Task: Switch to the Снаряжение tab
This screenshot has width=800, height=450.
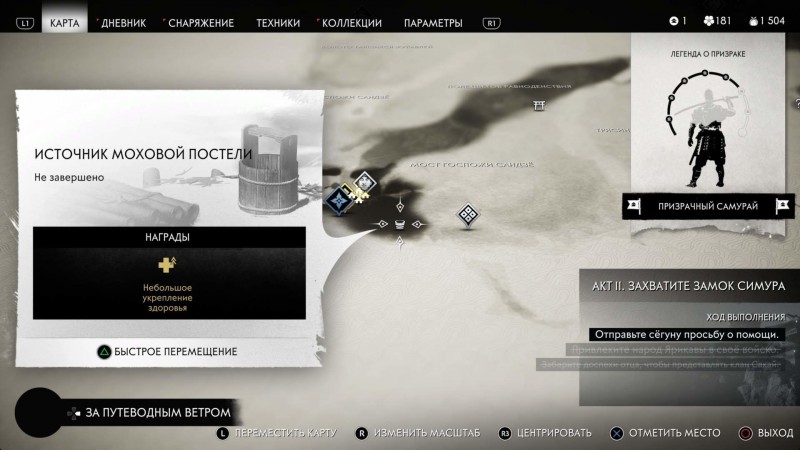Action: [x=201, y=23]
